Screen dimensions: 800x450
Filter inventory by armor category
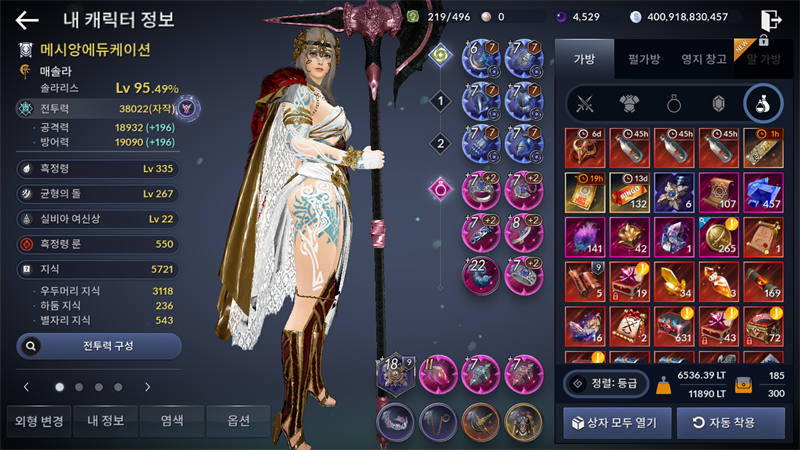pyautogui.click(x=630, y=104)
